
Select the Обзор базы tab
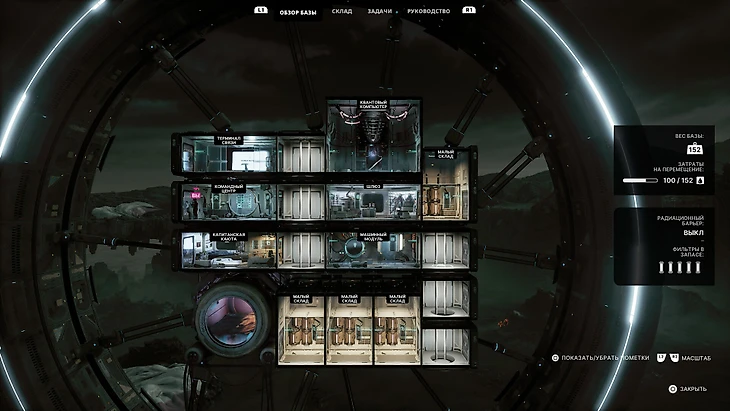point(296,11)
